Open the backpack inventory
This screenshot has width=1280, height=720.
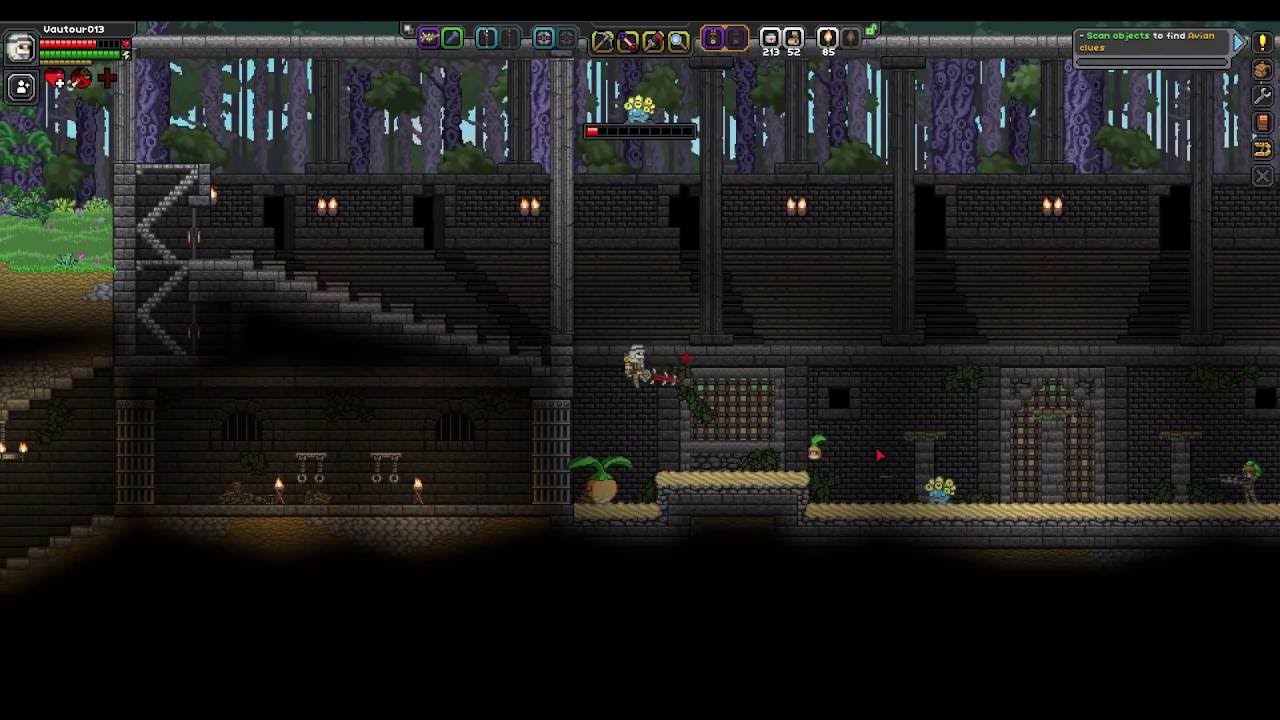click(1262, 70)
